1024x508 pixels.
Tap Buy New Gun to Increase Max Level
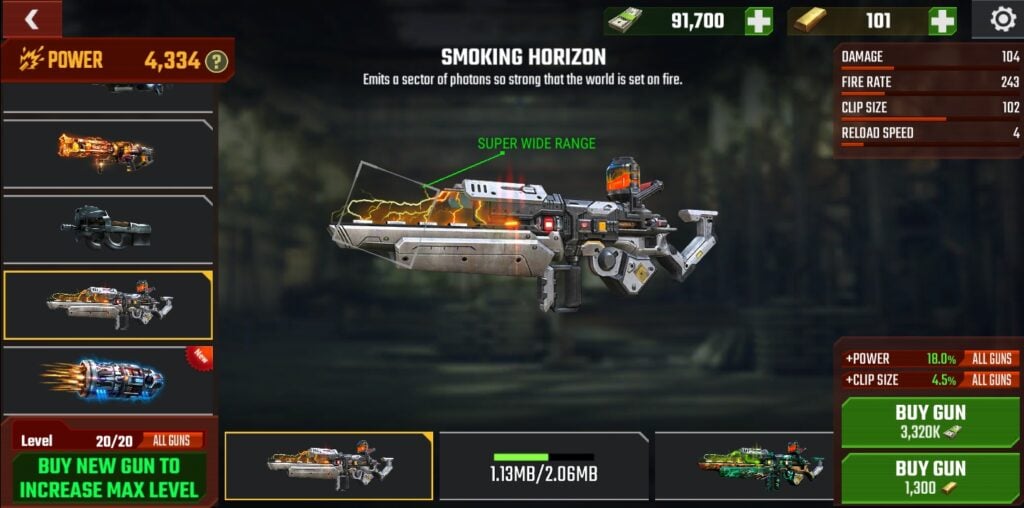click(x=108, y=476)
